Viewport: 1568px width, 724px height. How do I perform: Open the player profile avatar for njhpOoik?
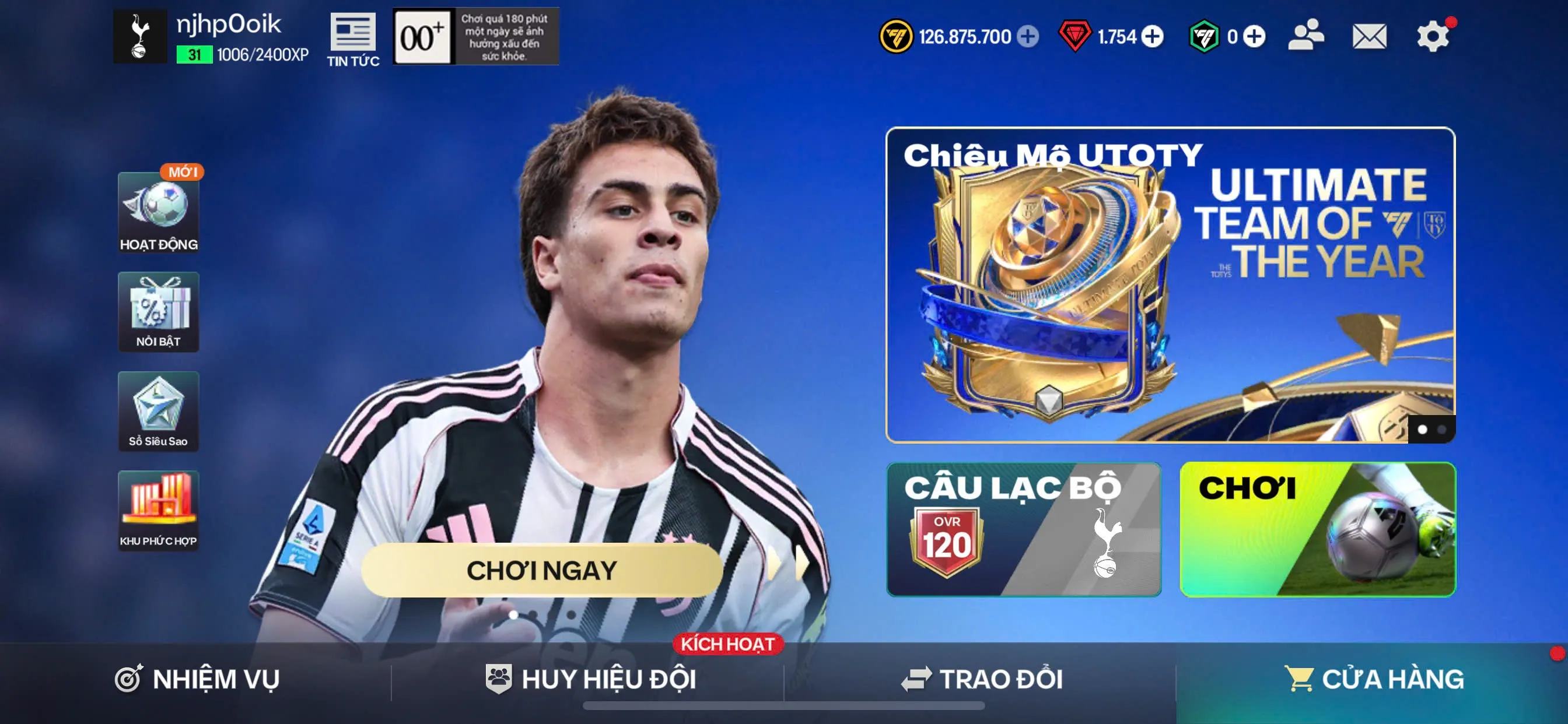139,38
